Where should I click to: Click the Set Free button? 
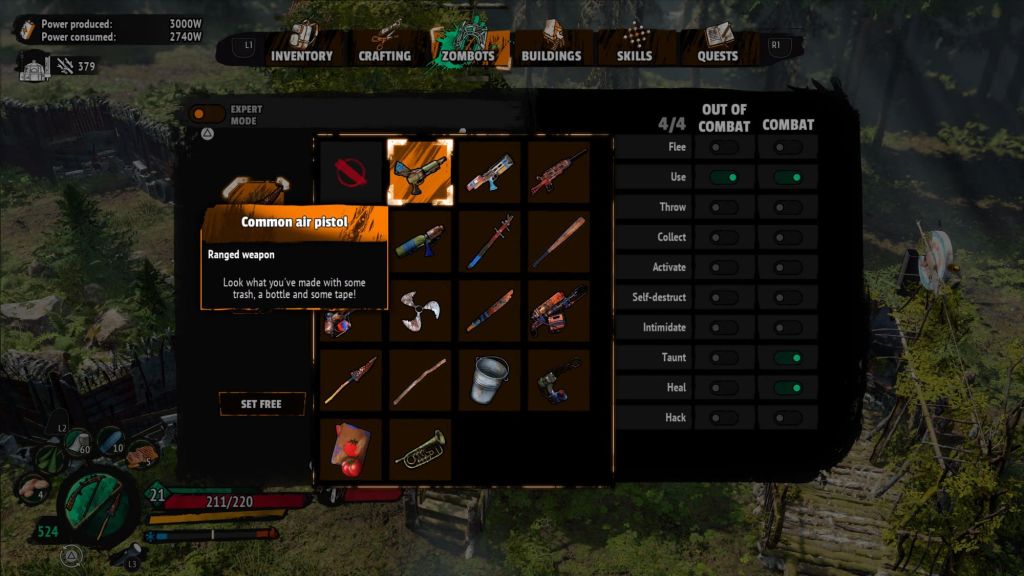pos(261,404)
